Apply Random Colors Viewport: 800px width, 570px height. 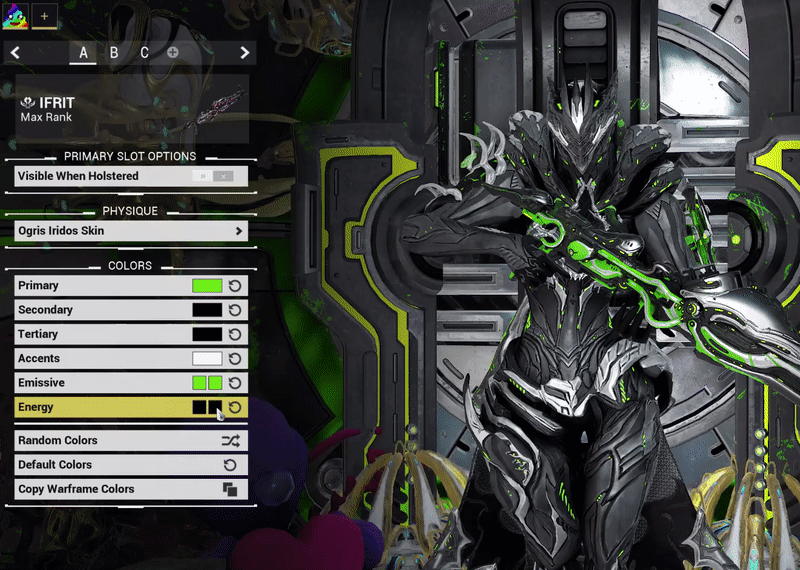tap(131, 440)
